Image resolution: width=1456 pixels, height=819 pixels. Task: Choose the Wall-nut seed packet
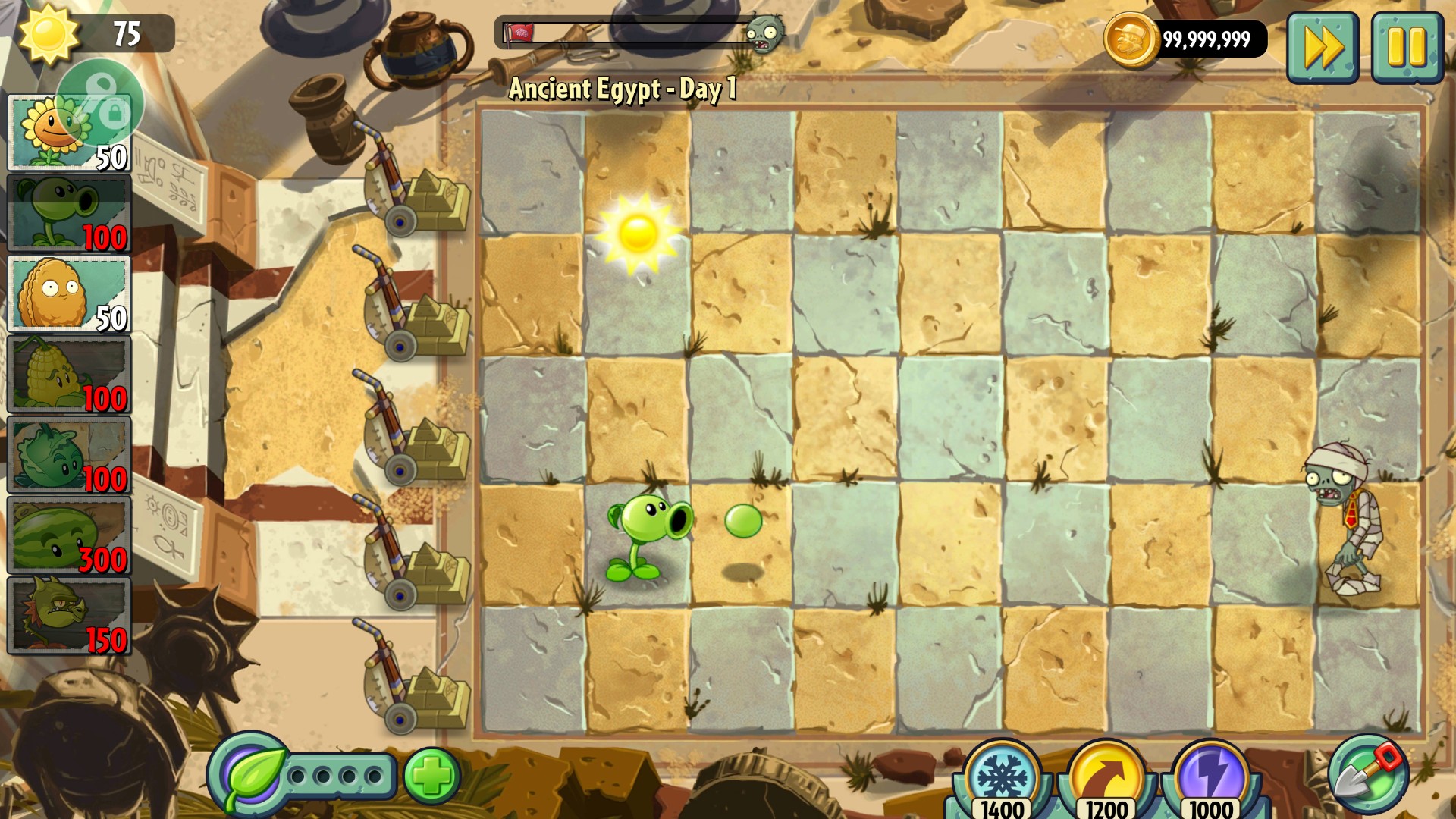click(x=68, y=294)
